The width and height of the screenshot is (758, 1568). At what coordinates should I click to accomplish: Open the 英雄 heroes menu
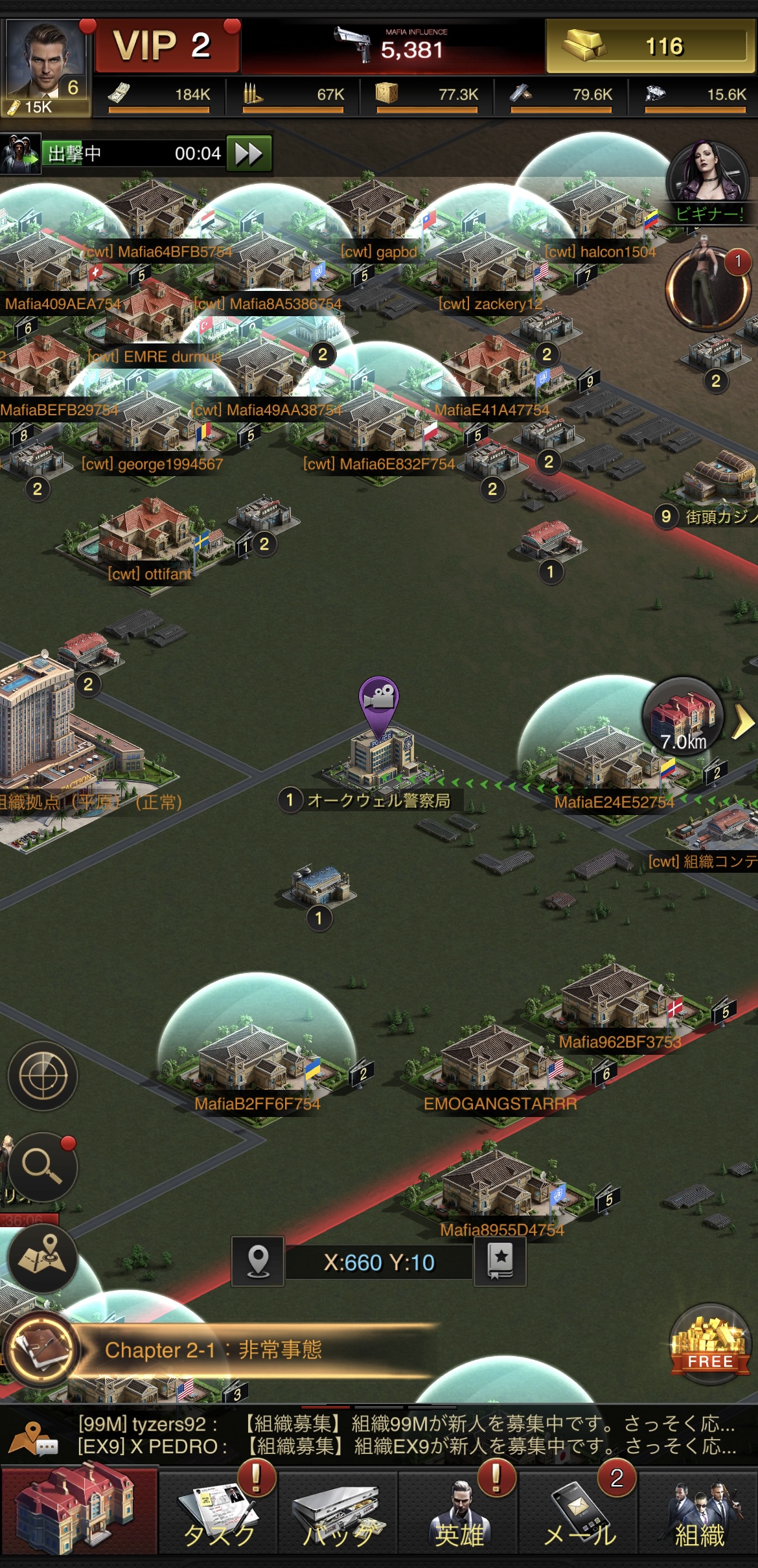(x=459, y=1513)
